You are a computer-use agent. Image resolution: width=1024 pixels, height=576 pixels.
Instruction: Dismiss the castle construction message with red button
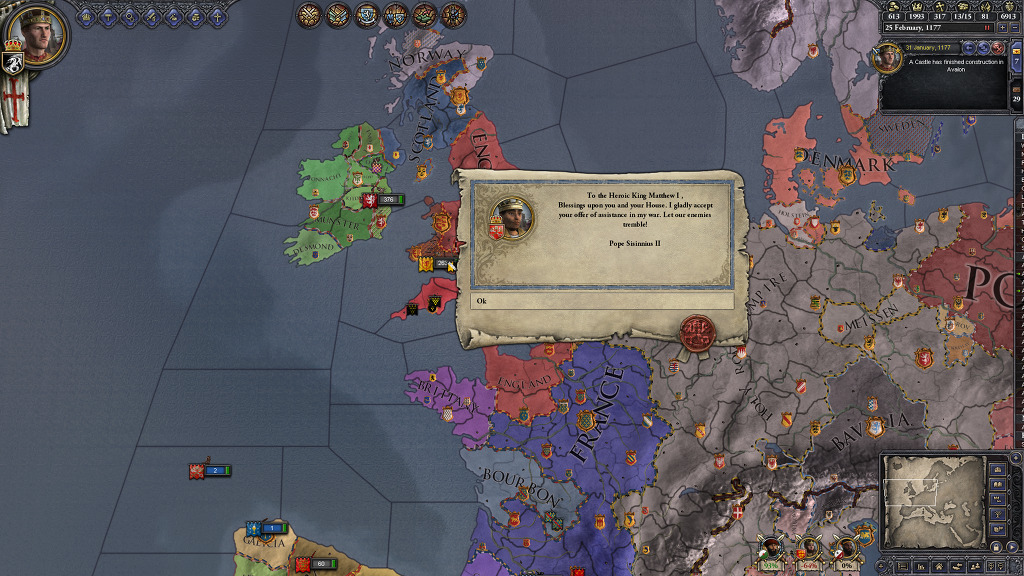coord(997,47)
